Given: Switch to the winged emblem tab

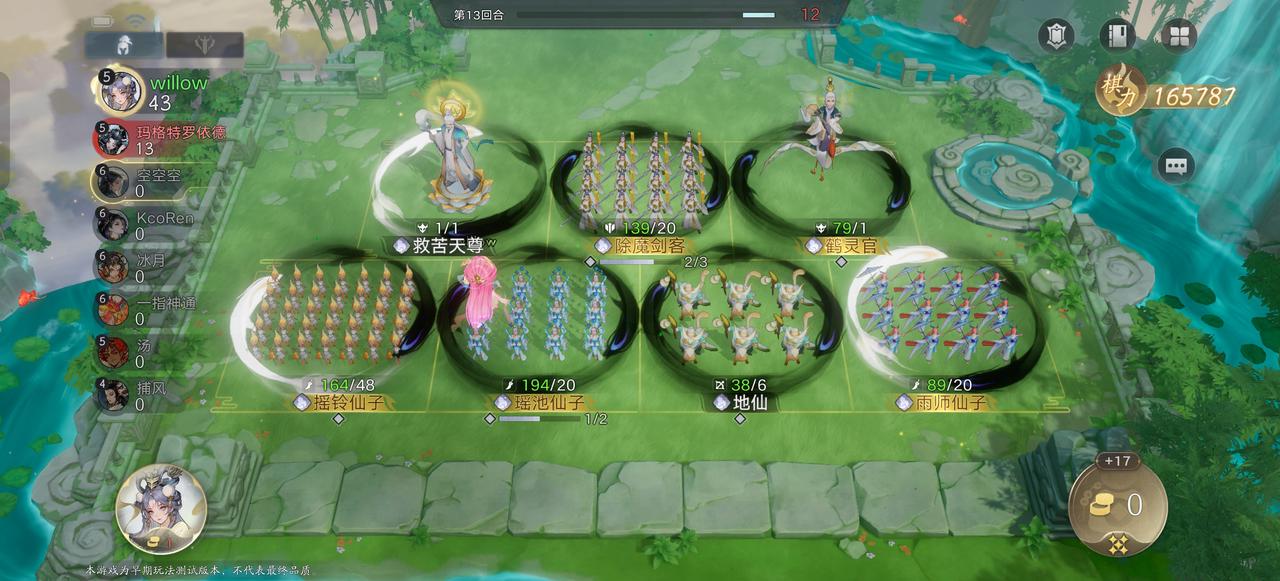Looking at the screenshot, I should (x=204, y=45).
